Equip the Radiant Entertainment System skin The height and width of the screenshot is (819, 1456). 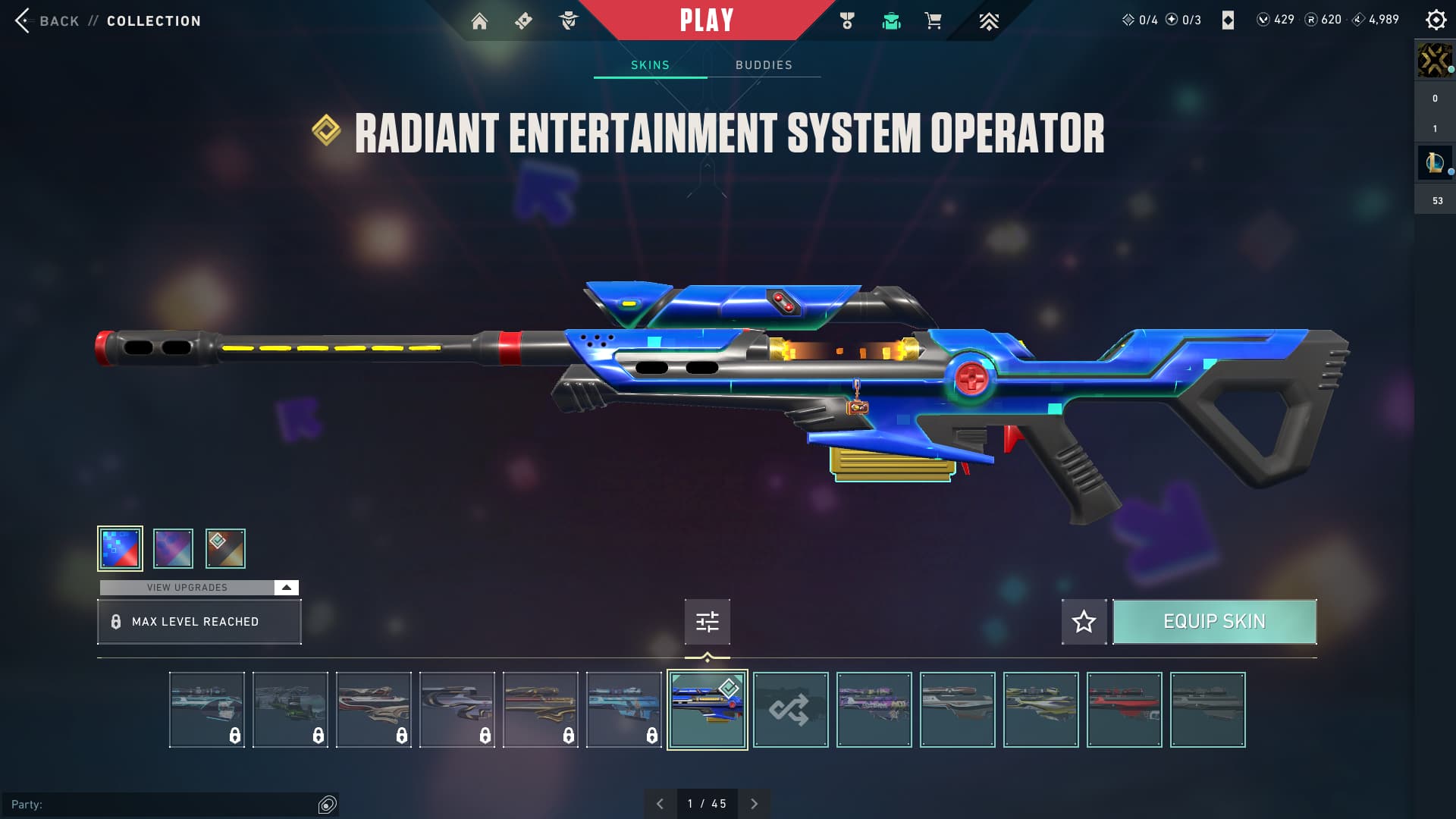[x=1214, y=622]
